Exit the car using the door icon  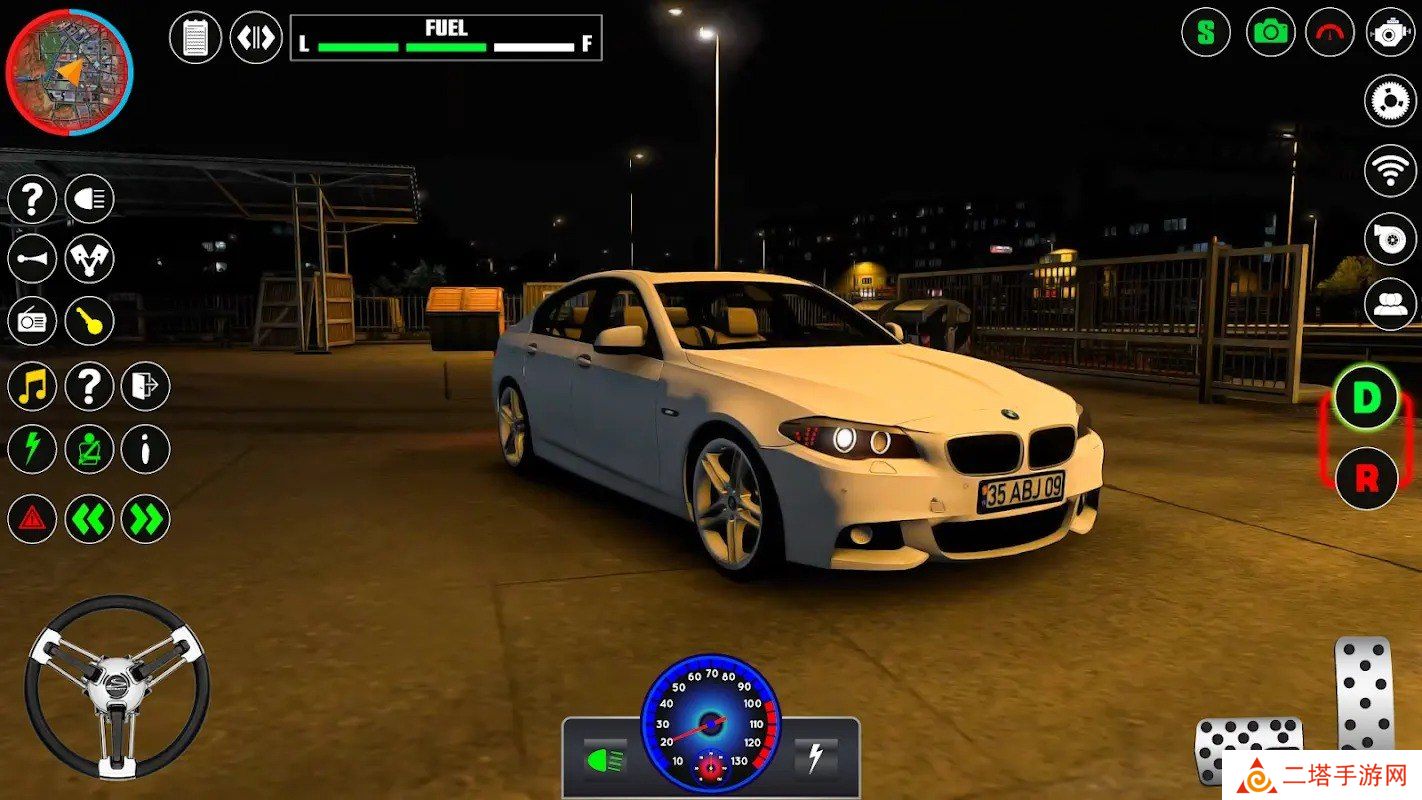(x=146, y=386)
